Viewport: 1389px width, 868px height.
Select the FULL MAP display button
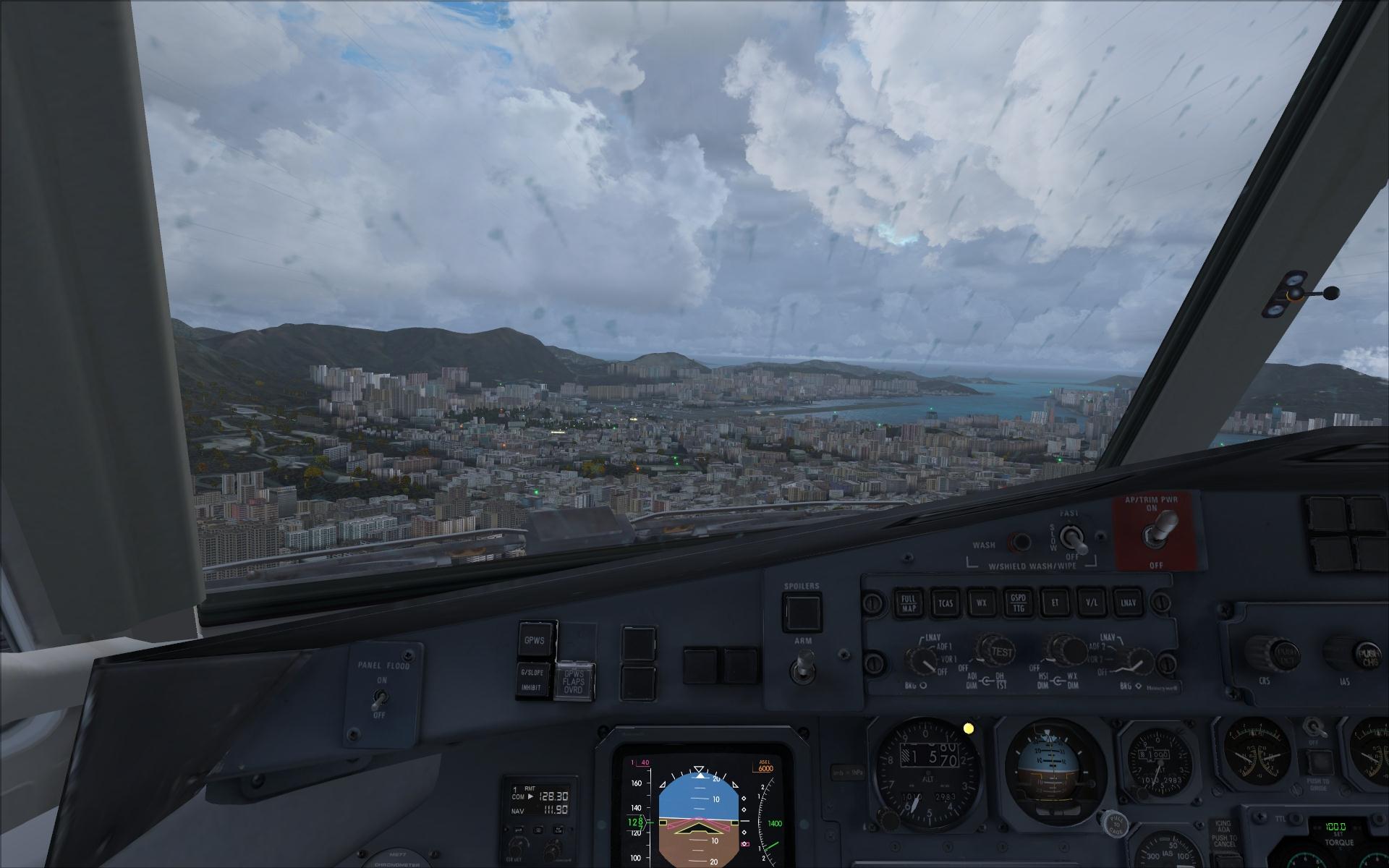pyautogui.click(x=908, y=603)
